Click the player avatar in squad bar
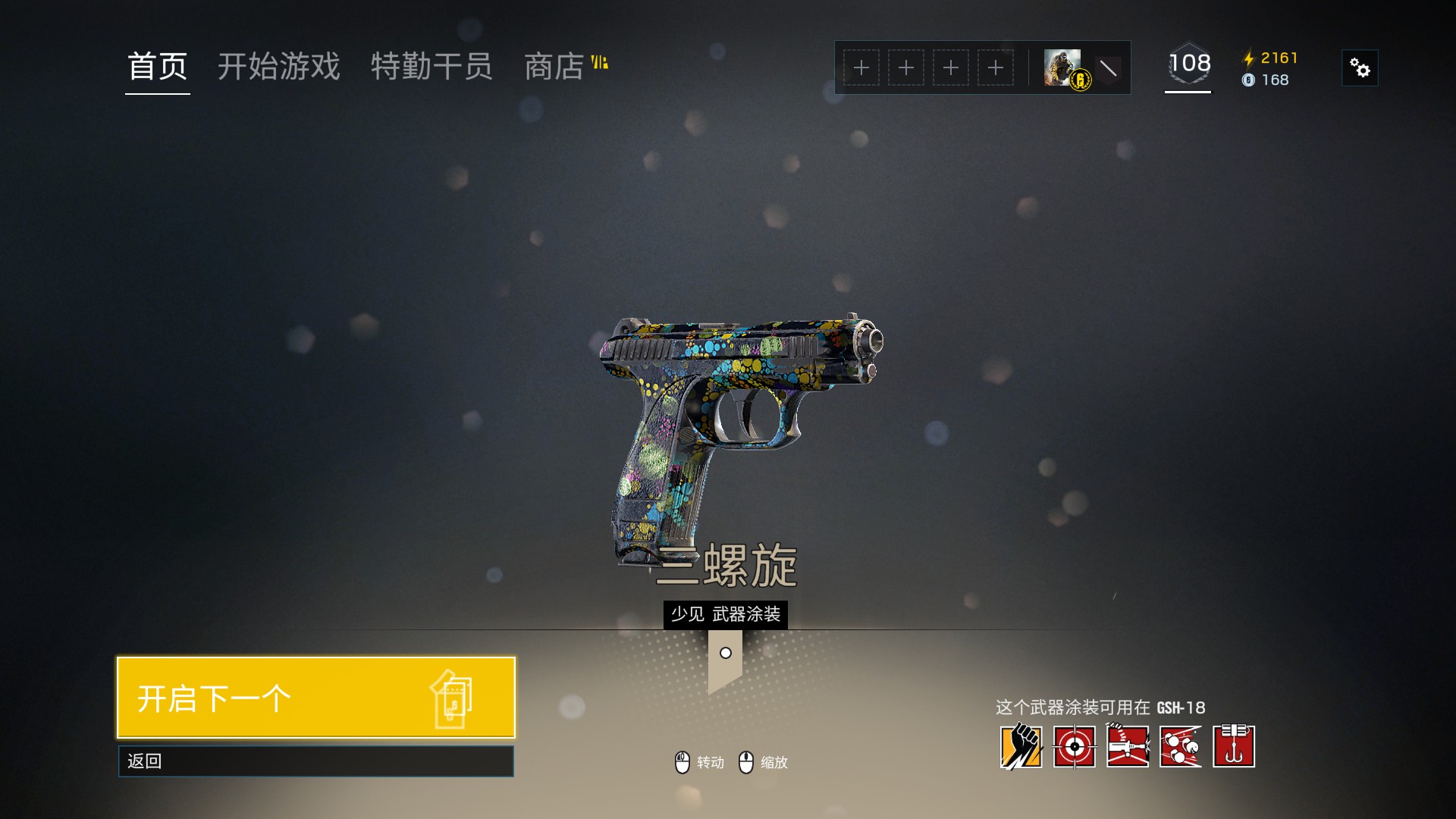The height and width of the screenshot is (819, 1456). click(x=1063, y=68)
